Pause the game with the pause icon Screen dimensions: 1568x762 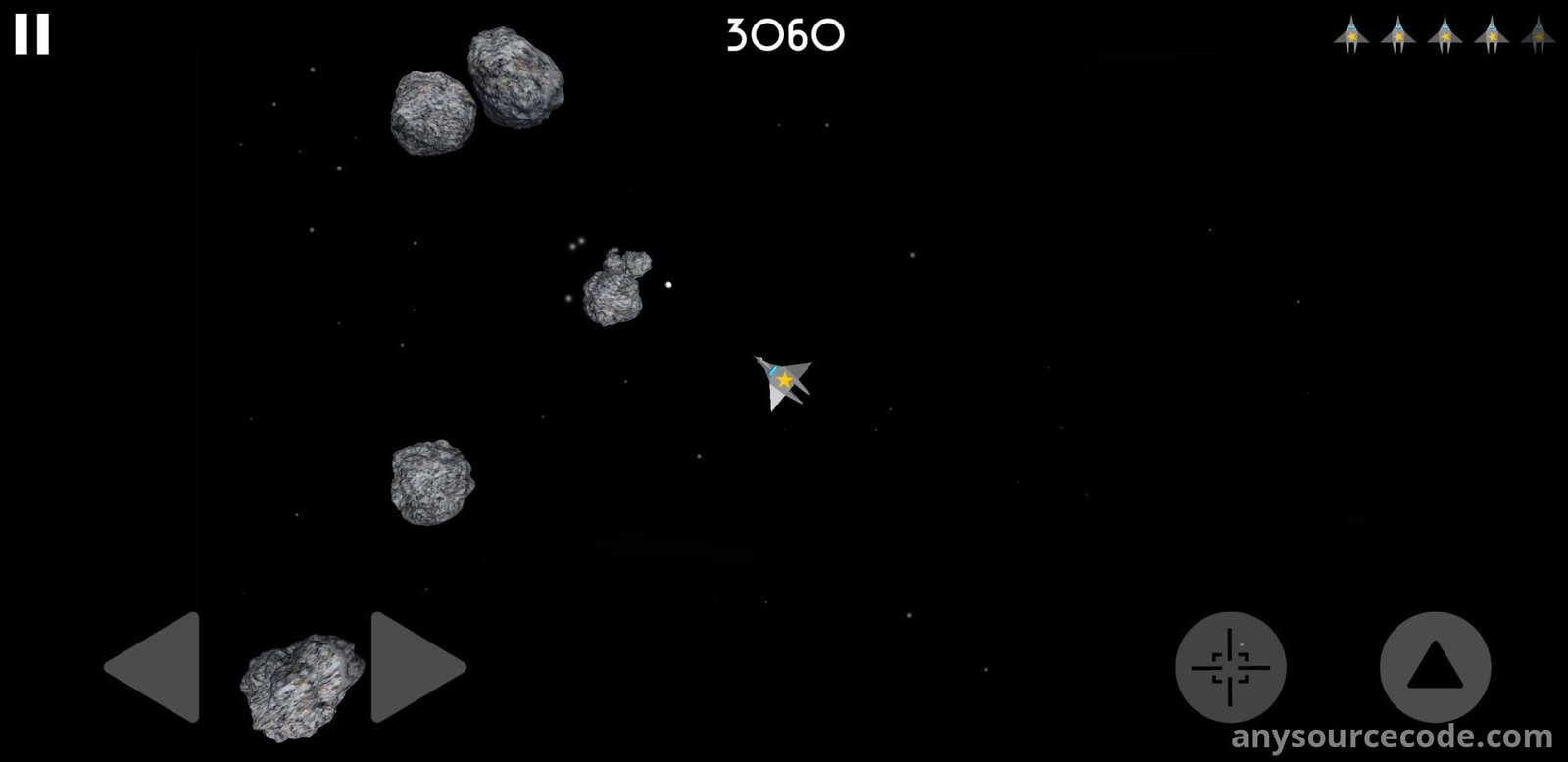(31, 35)
